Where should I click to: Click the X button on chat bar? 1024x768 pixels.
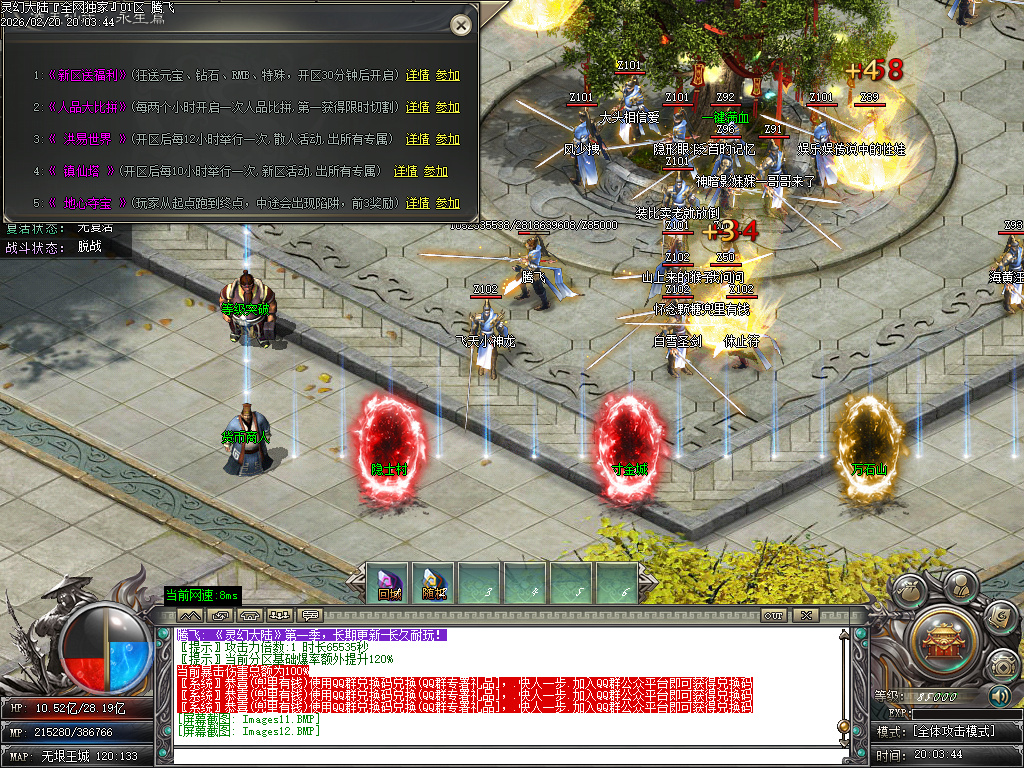(x=805, y=614)
